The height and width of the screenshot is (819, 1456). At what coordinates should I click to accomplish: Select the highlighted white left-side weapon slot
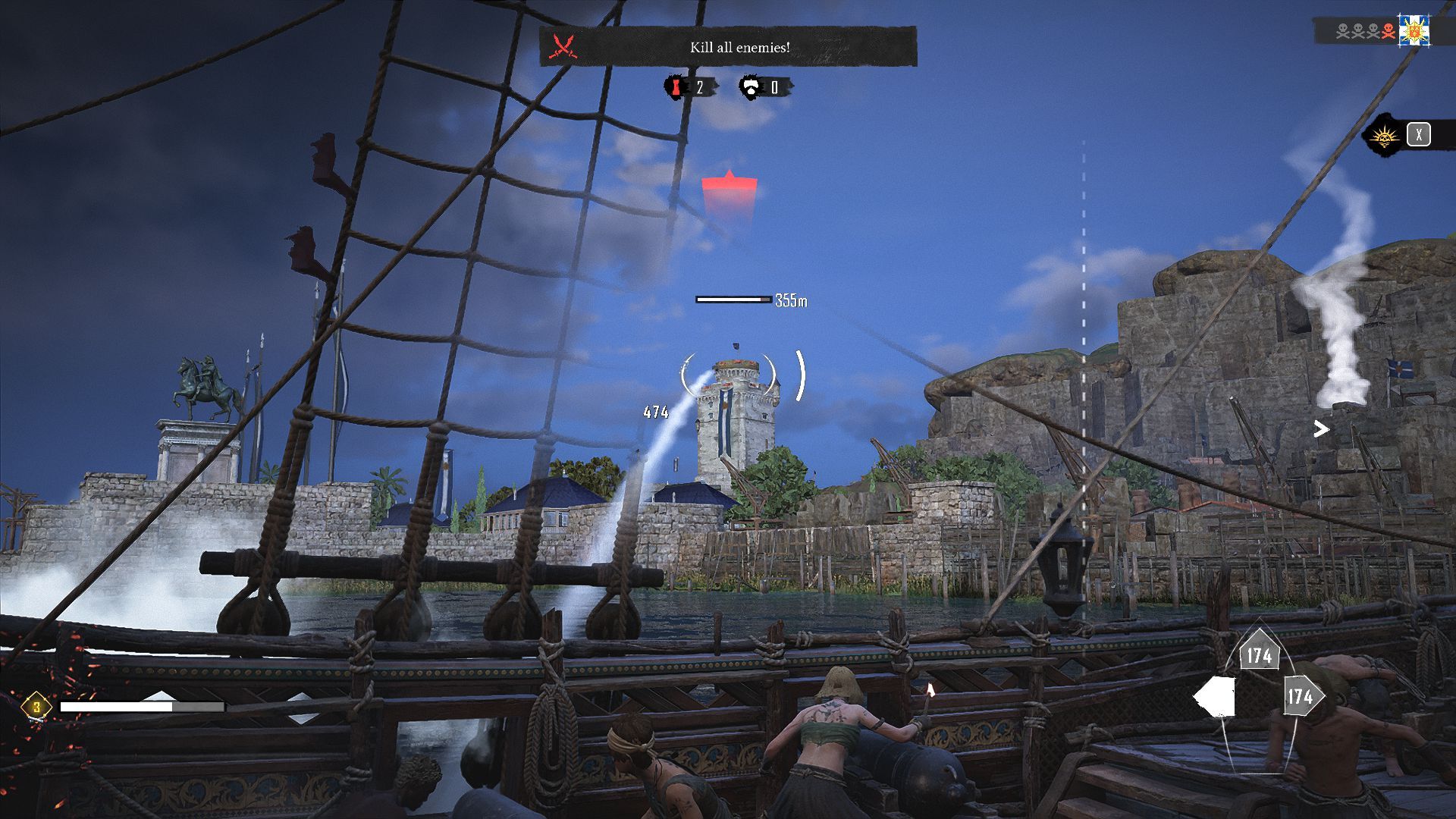[1216, 697]
